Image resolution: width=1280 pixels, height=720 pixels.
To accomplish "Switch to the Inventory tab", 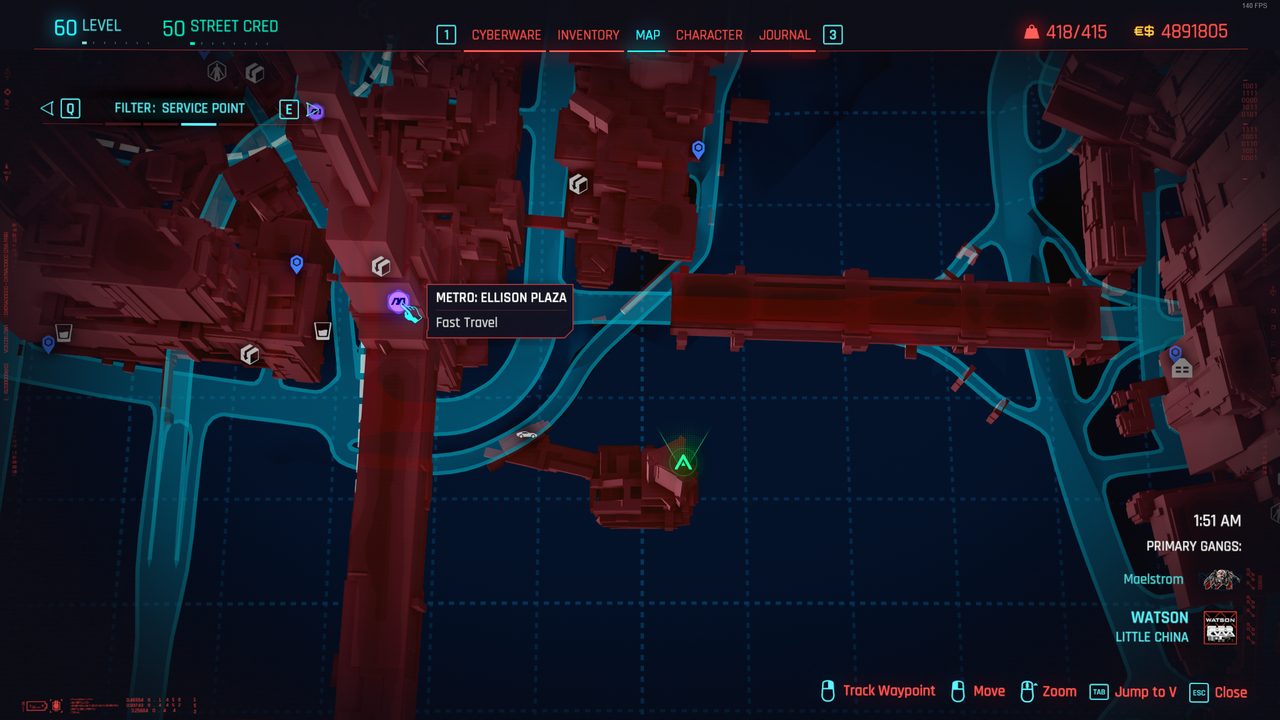I will [588, 35].
